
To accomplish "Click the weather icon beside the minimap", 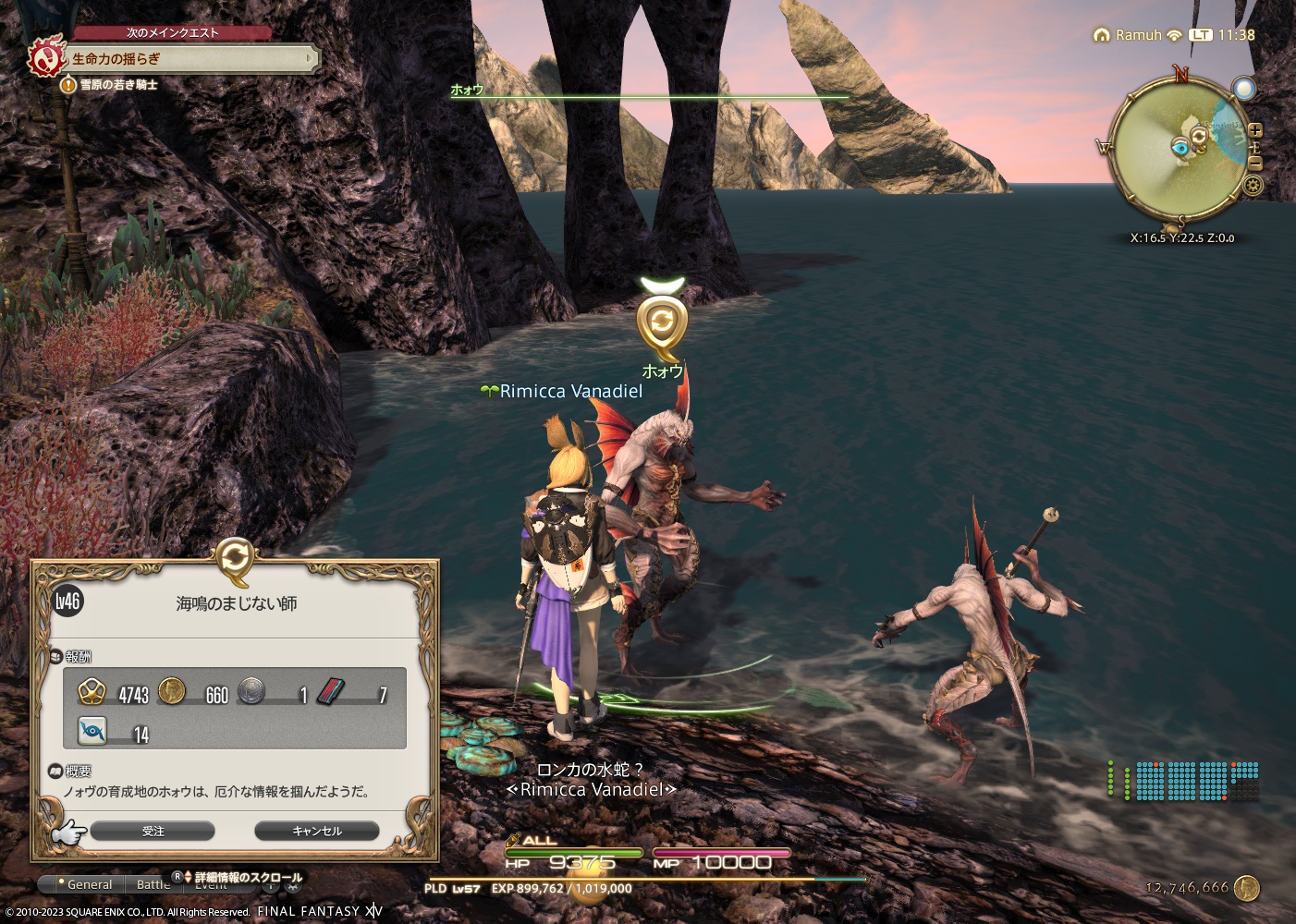I will [x=1243, y=90].
